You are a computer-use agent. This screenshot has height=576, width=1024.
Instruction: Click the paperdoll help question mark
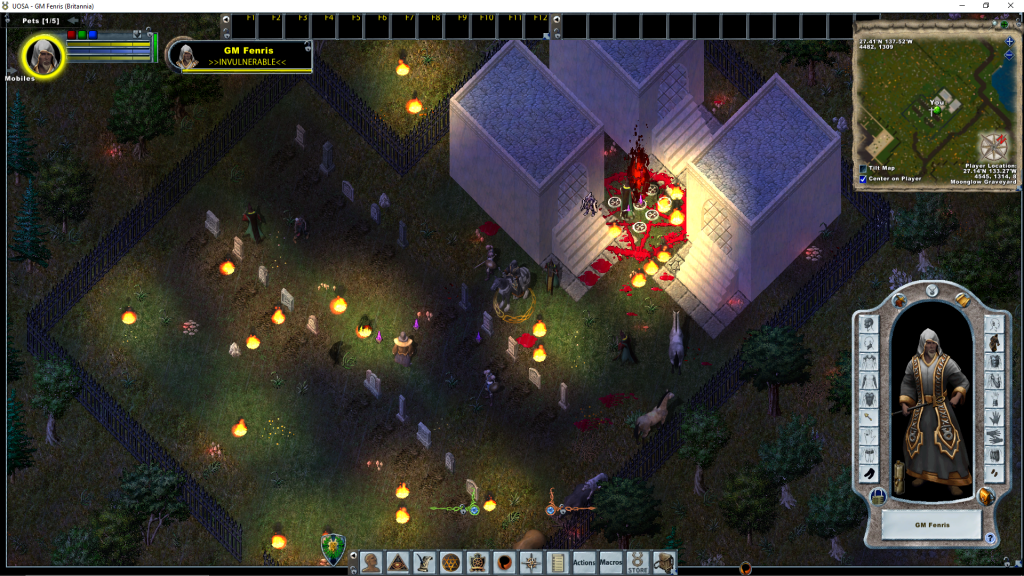(990, 538)
